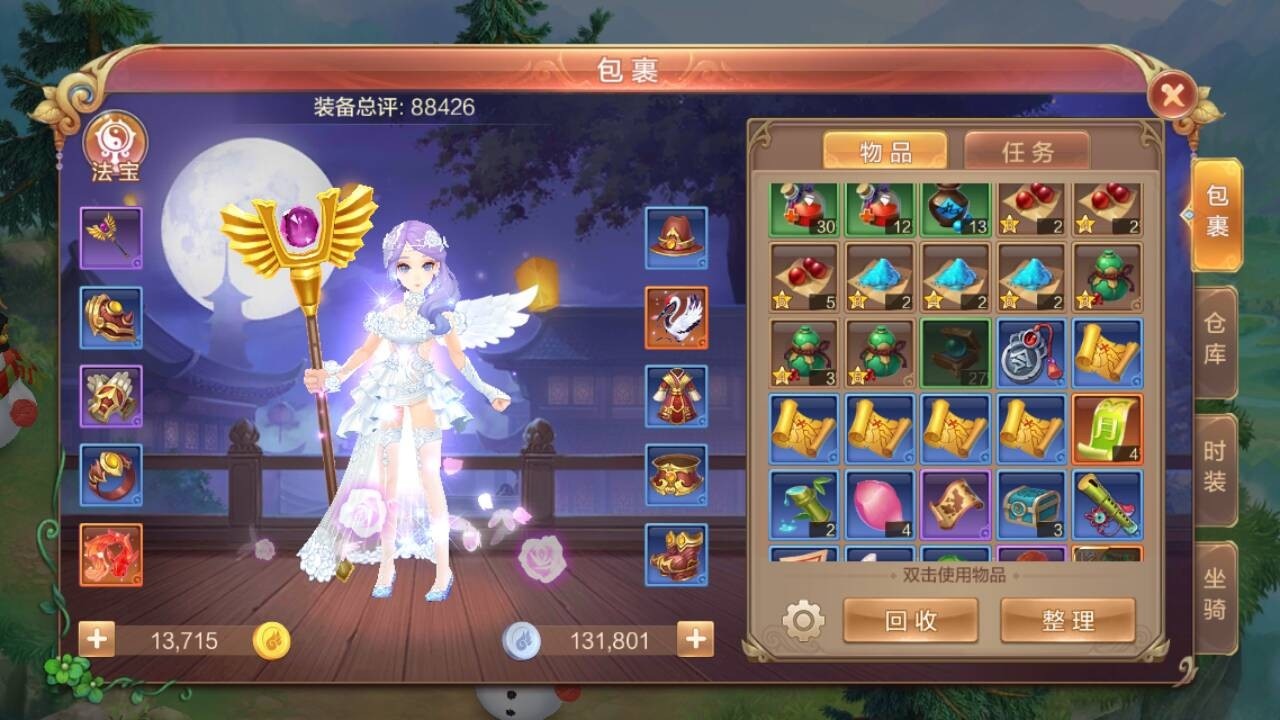
Task: Switch to the 任务 items tab
Action: pyautogui.click(x=1027, y=152)
